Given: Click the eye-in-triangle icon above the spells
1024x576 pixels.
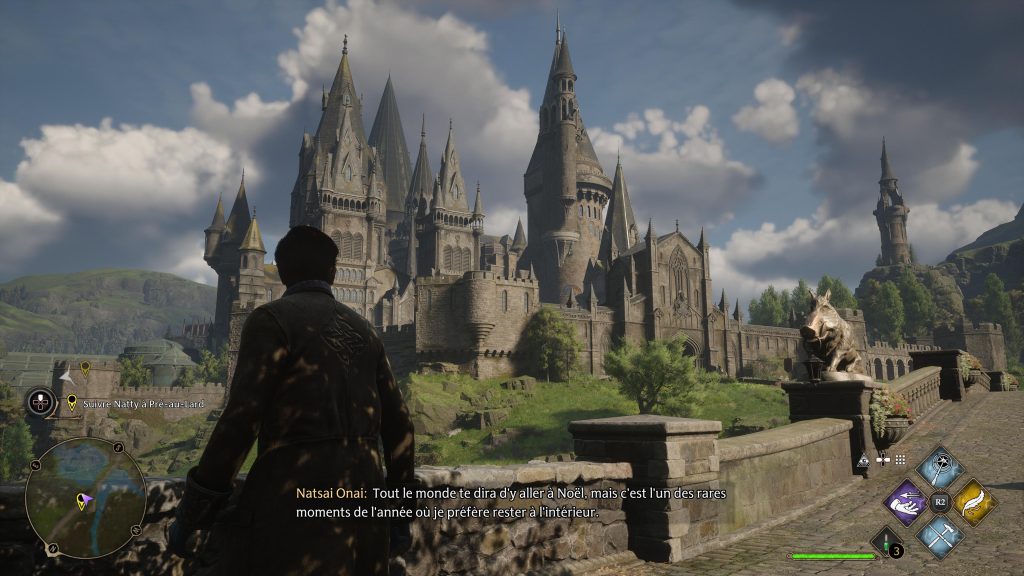Looking at the screenshot, I should point(864,460).
